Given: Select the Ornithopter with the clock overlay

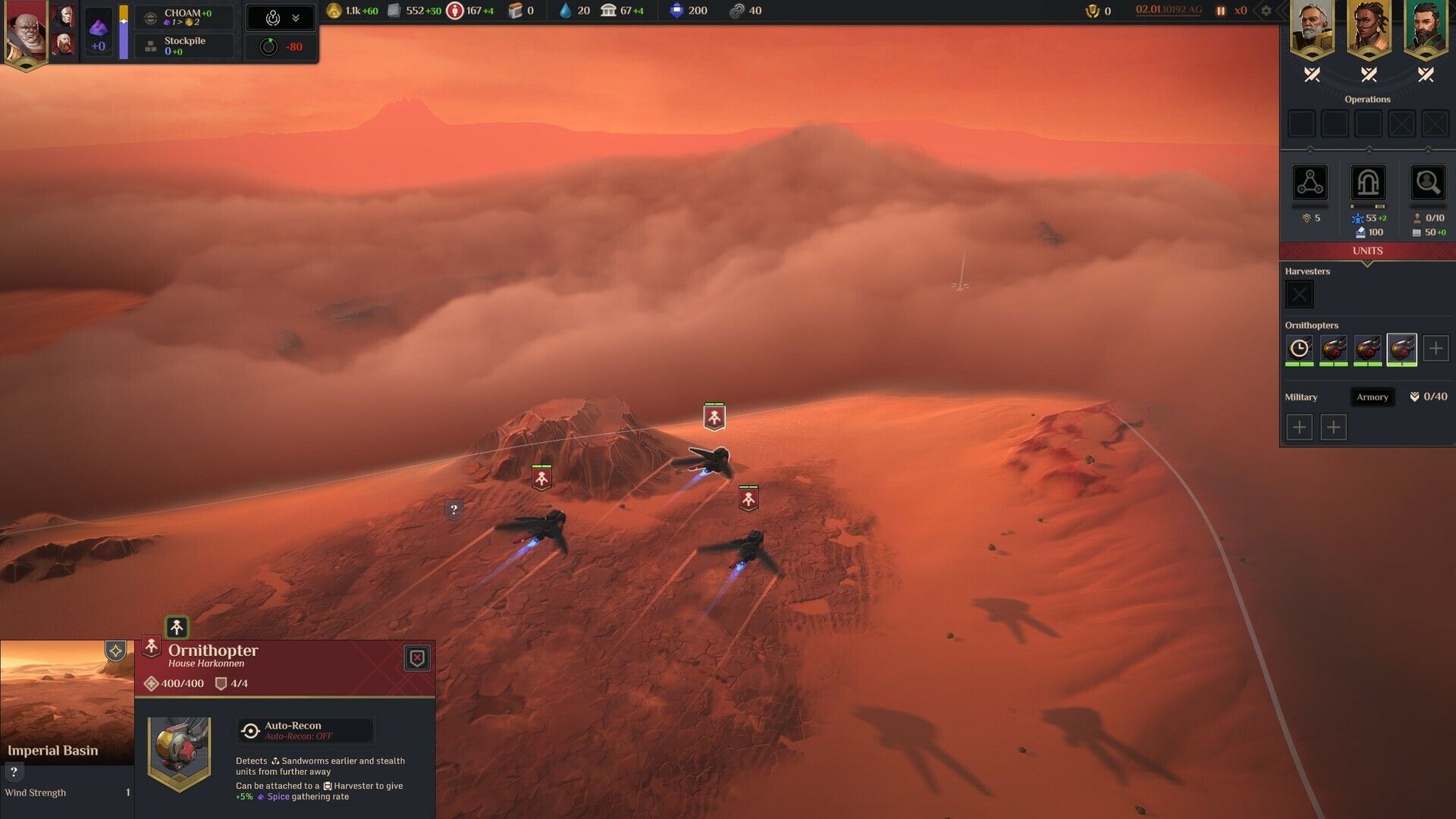Looking at the screenshot, I should coord(1299,349).
